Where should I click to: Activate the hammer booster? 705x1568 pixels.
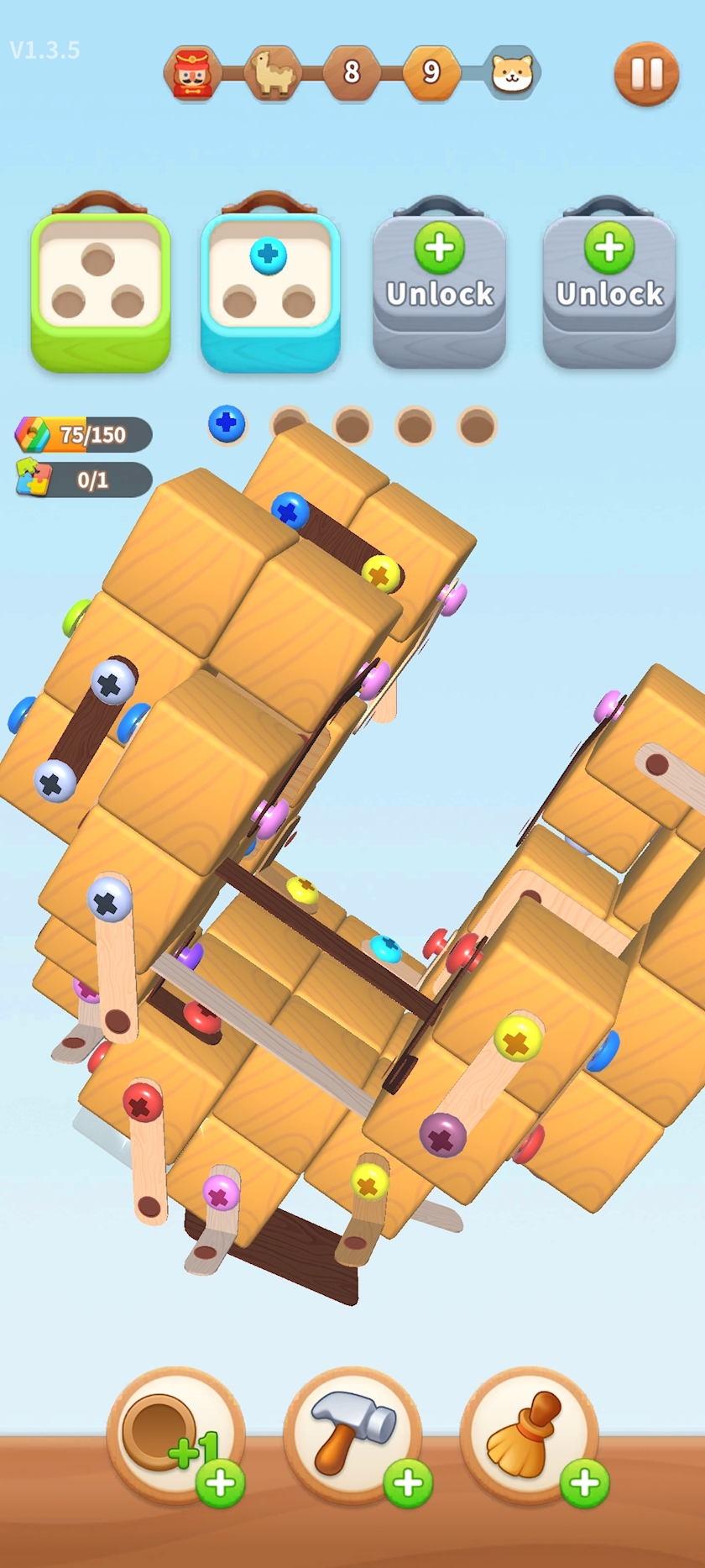coord(352,1434)
